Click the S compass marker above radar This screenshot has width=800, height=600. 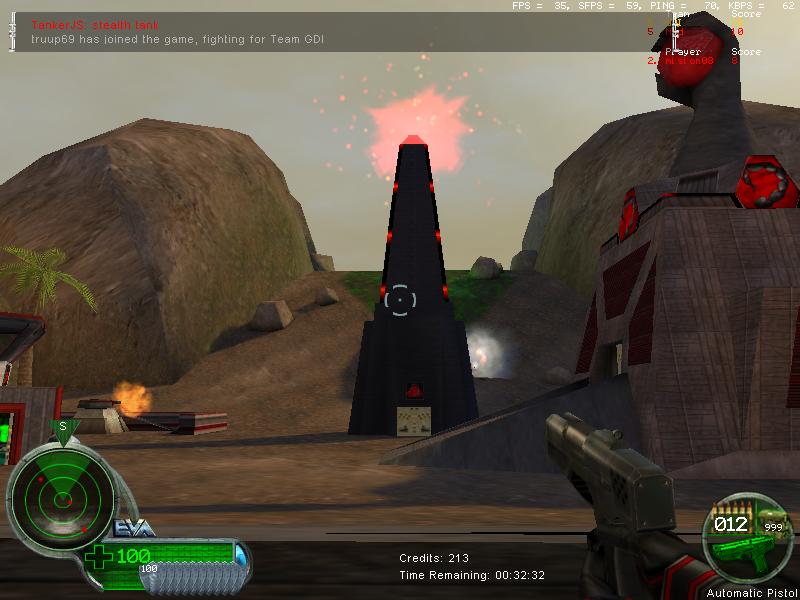[62, 427]
